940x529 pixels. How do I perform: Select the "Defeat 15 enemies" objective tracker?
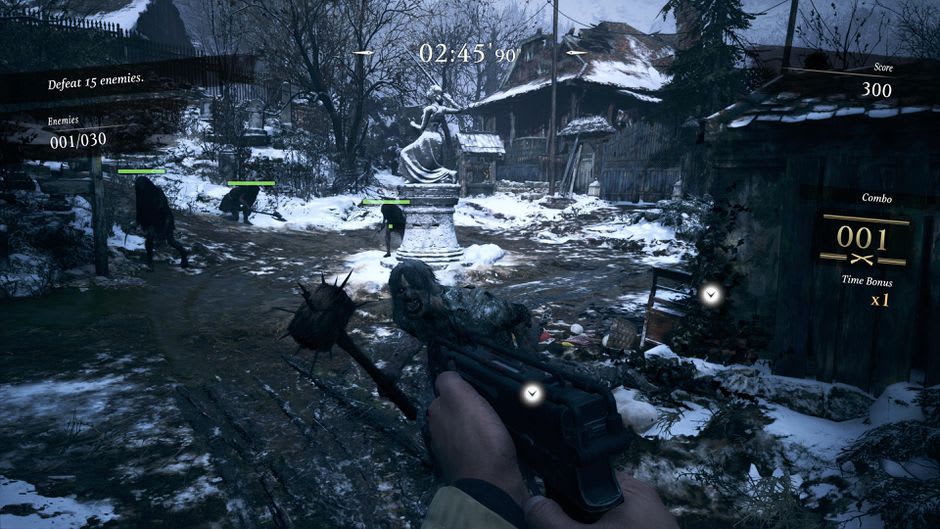tap(96, 83)
